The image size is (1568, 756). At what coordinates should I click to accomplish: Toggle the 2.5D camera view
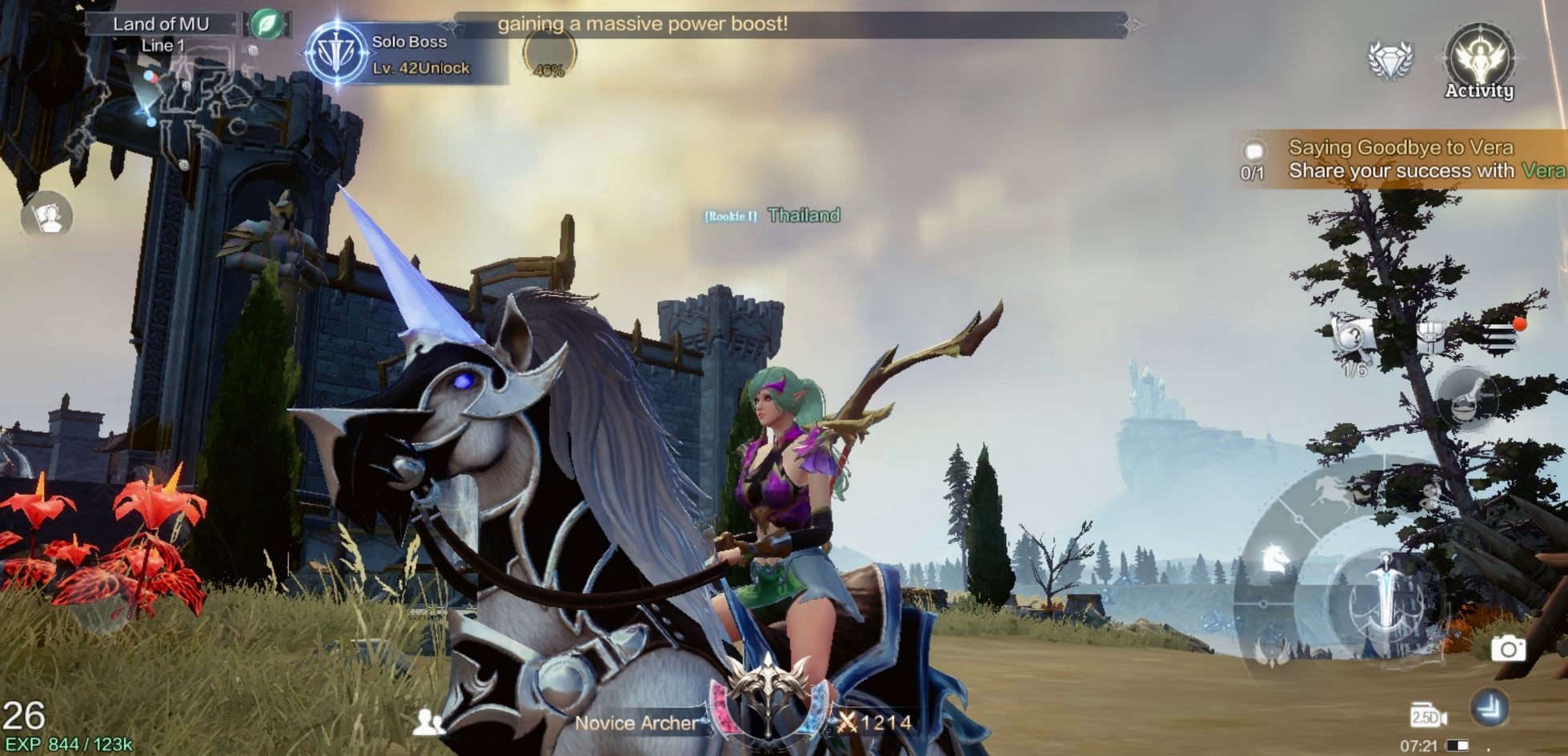tap(1427, 714)
